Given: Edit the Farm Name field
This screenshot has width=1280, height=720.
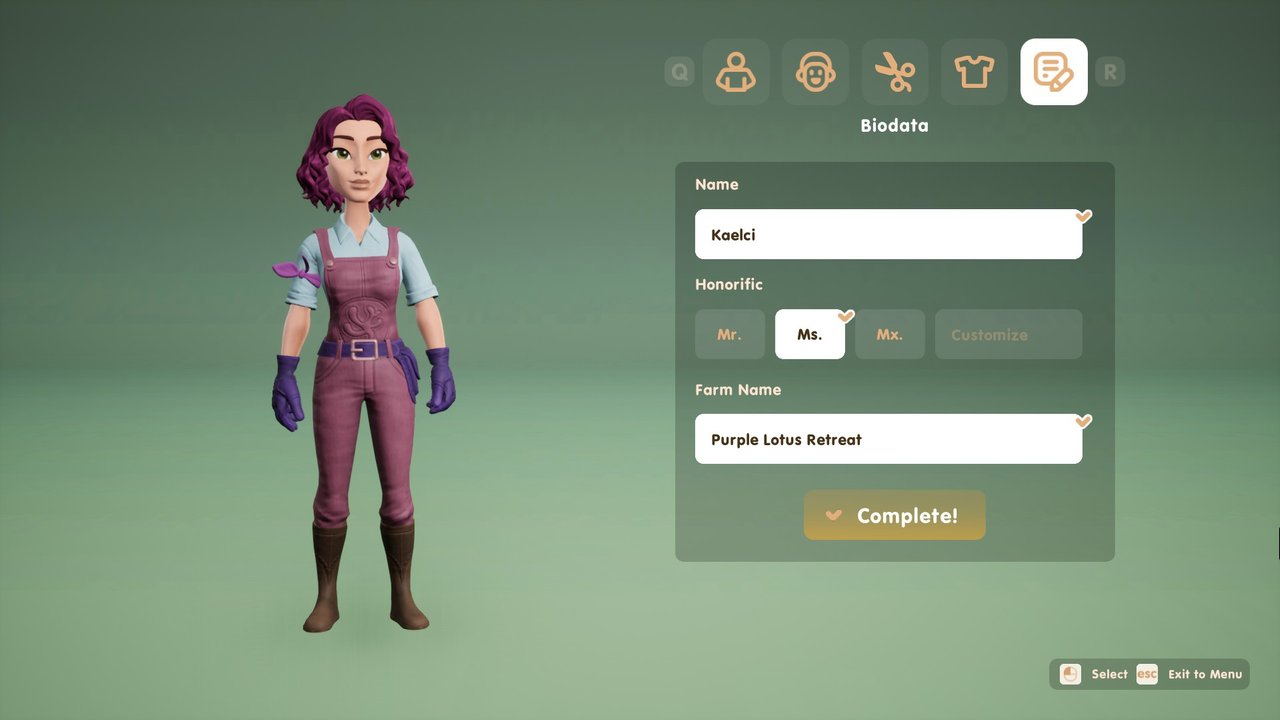Looking at the screenshot, I should (x=888, y=439).
